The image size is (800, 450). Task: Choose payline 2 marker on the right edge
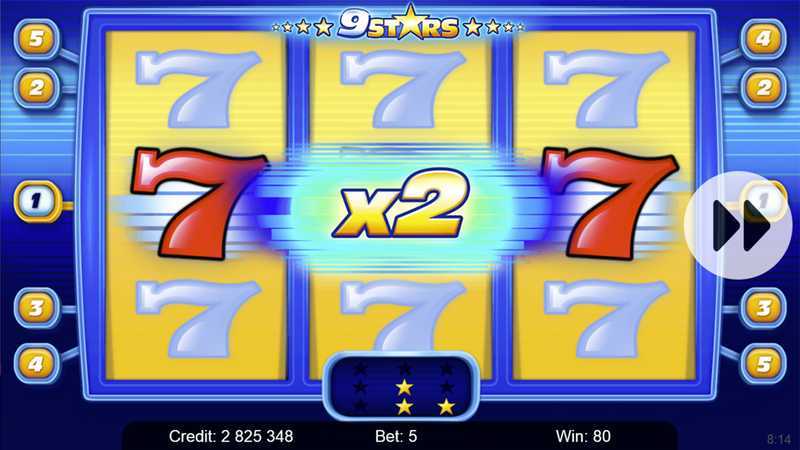763,87
